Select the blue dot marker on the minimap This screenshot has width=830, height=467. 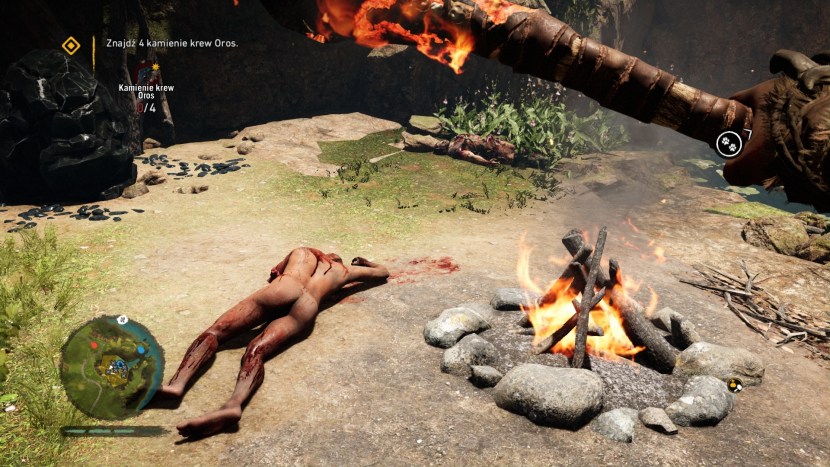[141, 350]
